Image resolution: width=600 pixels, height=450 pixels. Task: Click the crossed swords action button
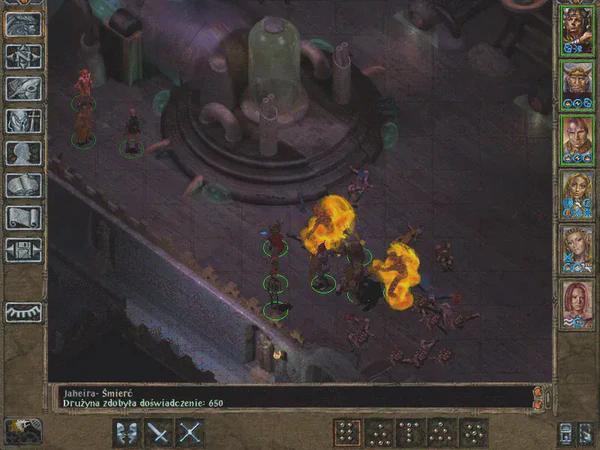pos(190,433)
